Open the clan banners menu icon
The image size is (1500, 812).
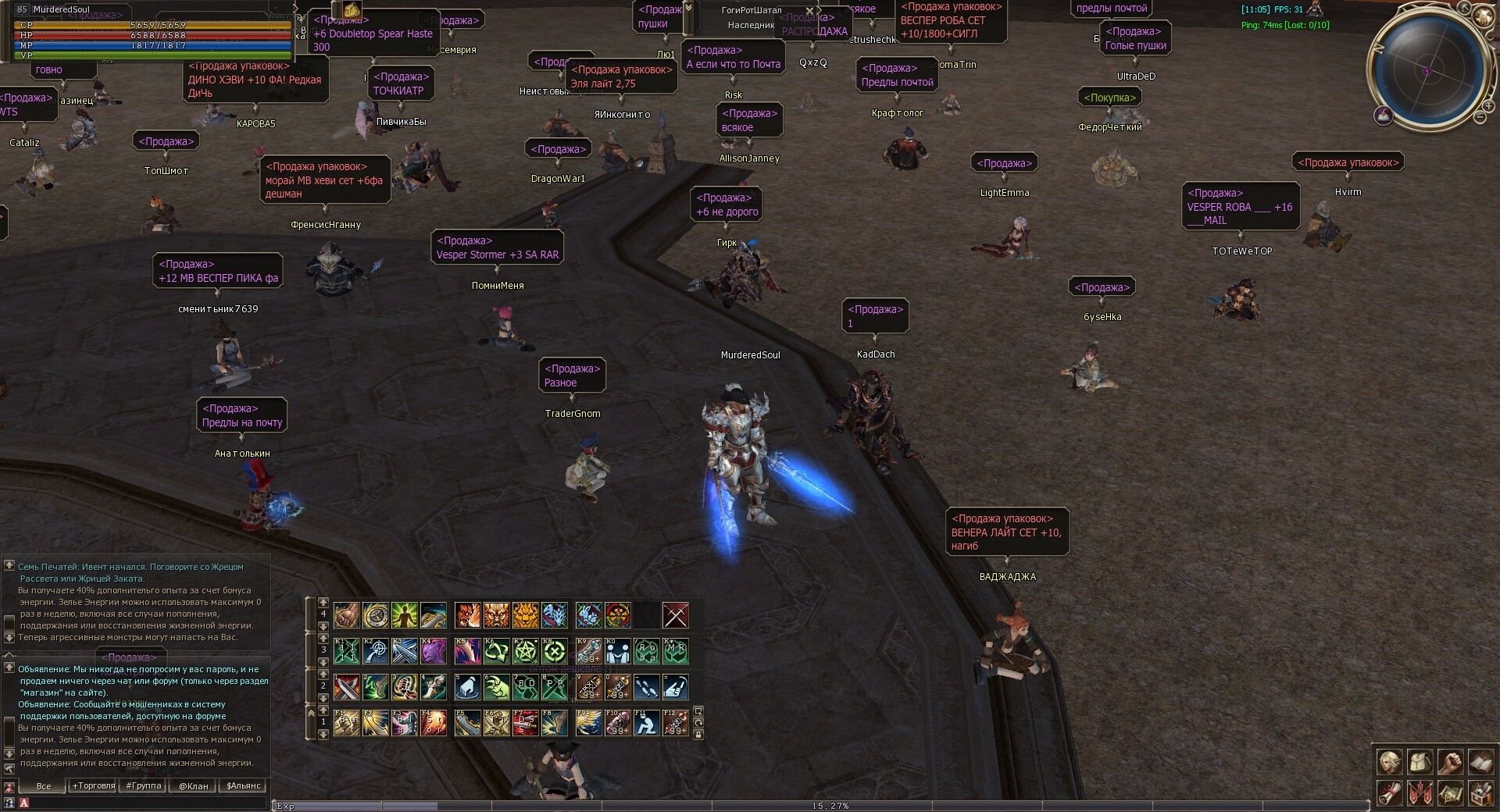pos(1420,793)
